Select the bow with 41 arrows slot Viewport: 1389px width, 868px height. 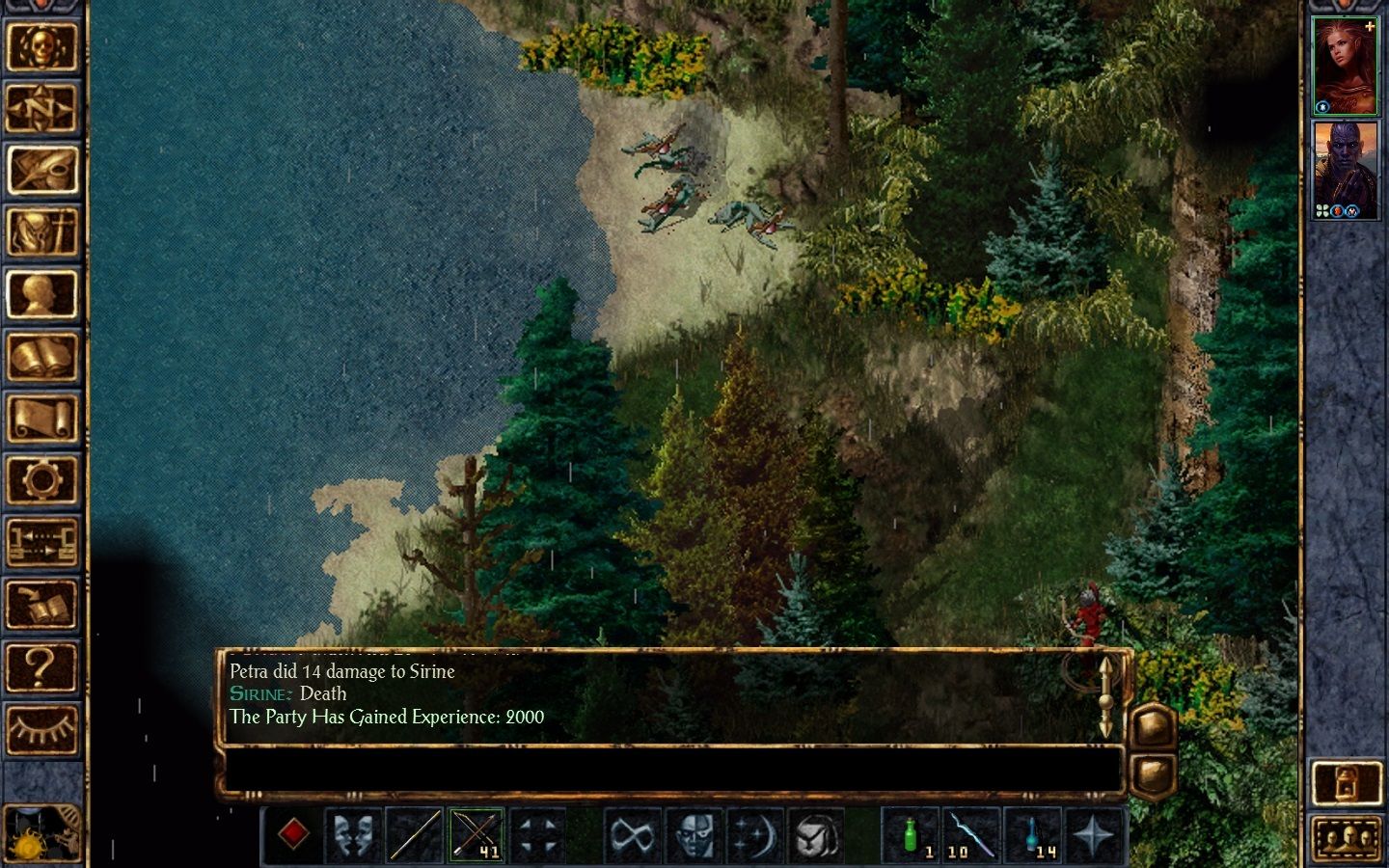tap(477, 834)
